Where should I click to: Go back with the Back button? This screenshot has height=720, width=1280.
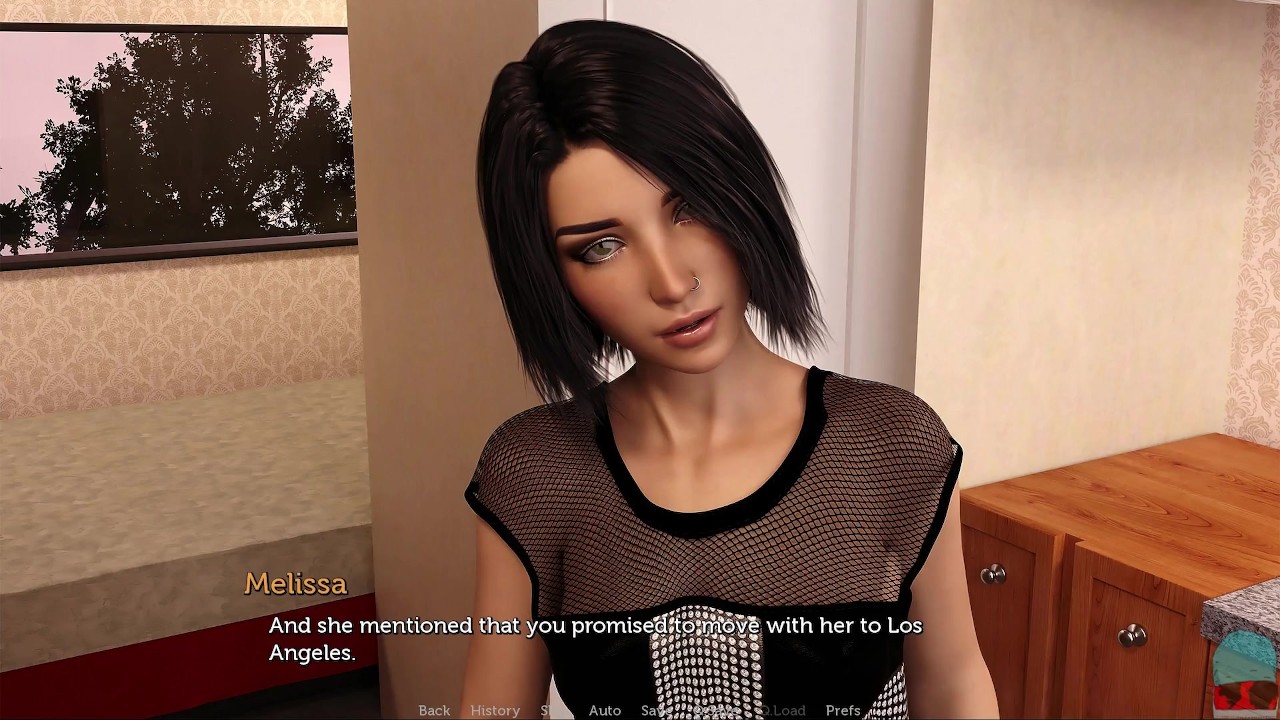(434, 710)
